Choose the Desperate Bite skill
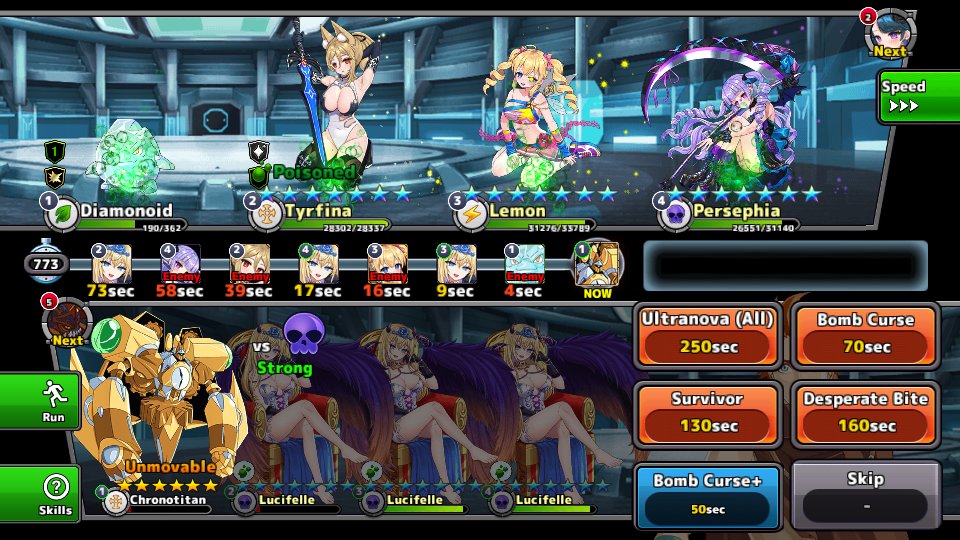Screen dimensions: 960x540 click(865, 414)
